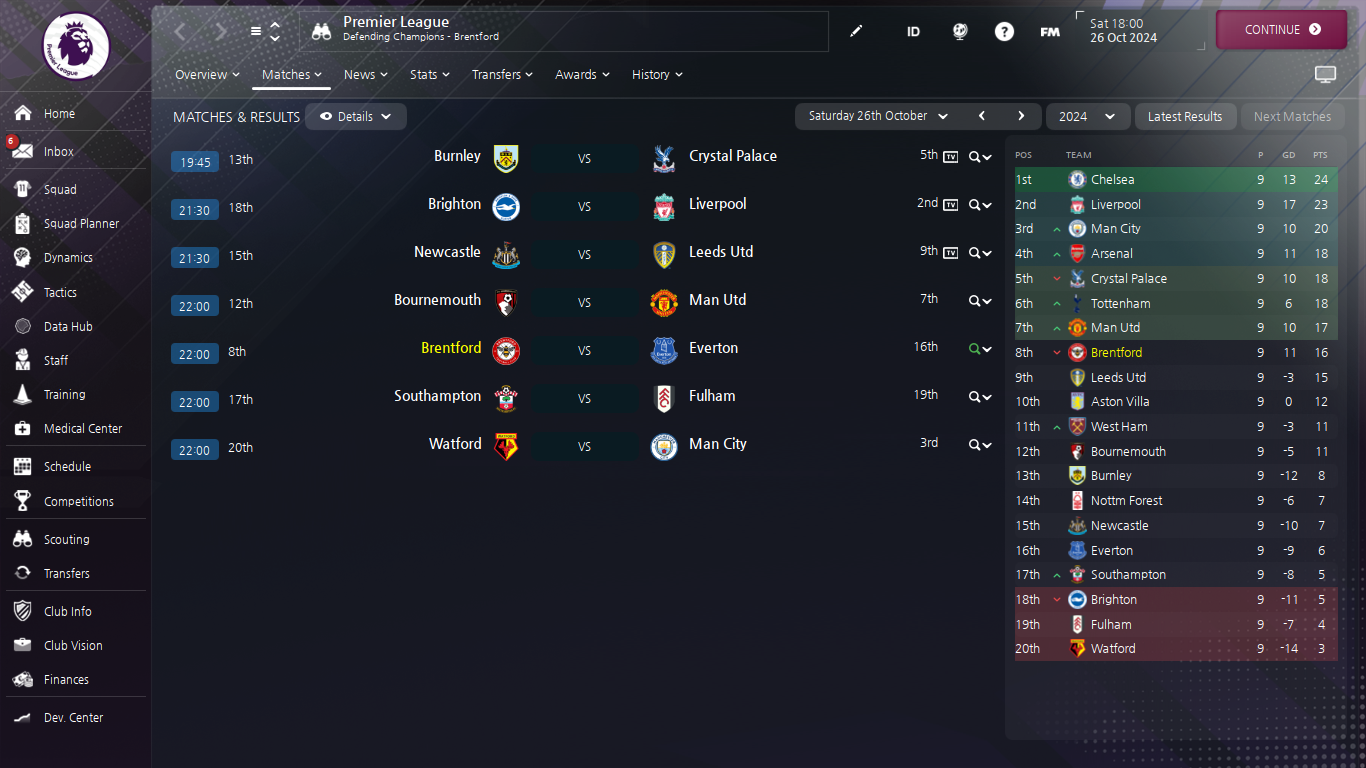Open the Medical Center
This screenshot has height=768, width=1366.
(82, 429)
